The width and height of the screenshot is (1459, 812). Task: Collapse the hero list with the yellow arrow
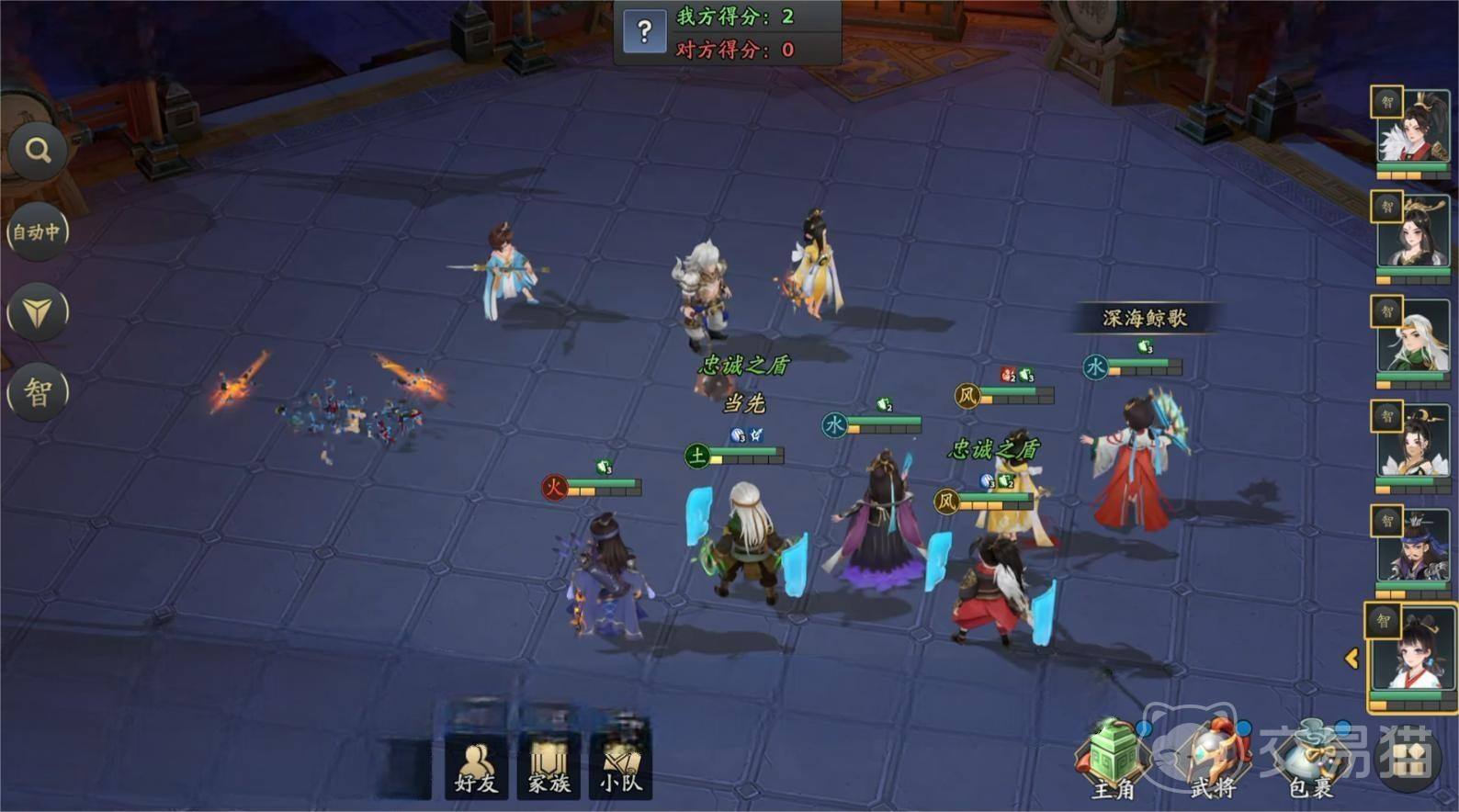tap(1352, 658)
